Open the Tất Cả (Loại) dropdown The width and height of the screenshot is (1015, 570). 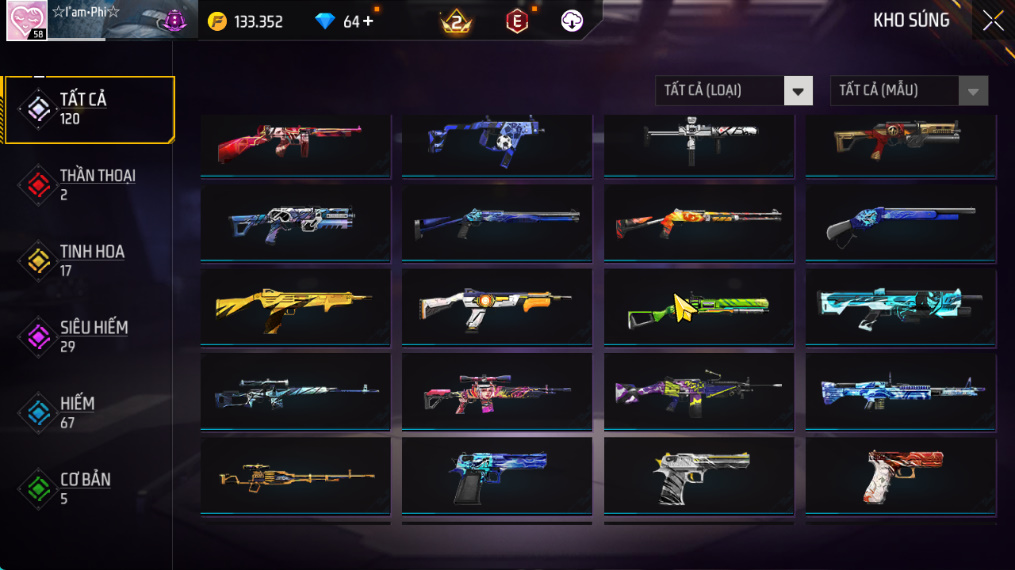pos(734,91)
